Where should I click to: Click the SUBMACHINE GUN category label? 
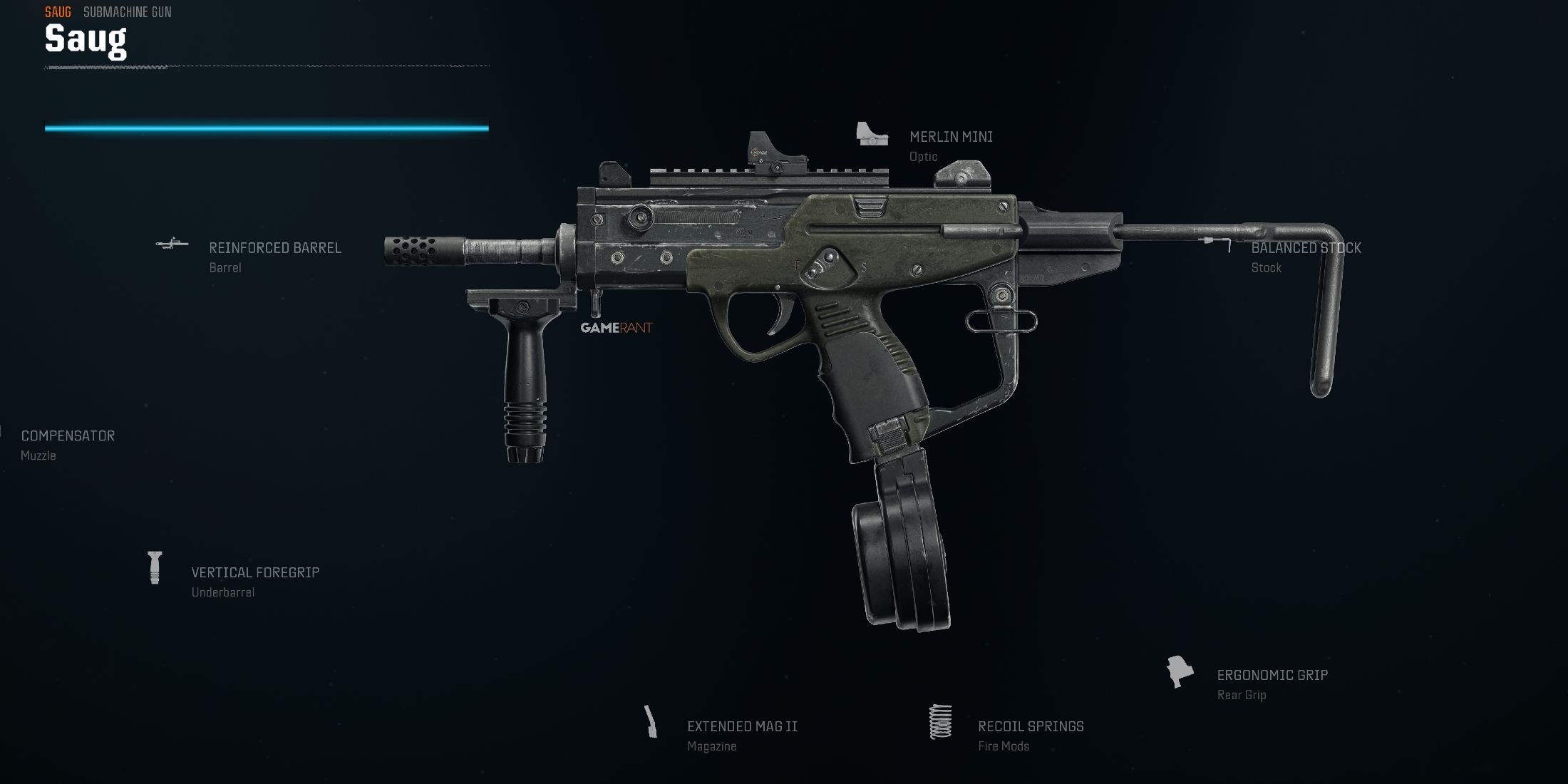coord(127,11)
